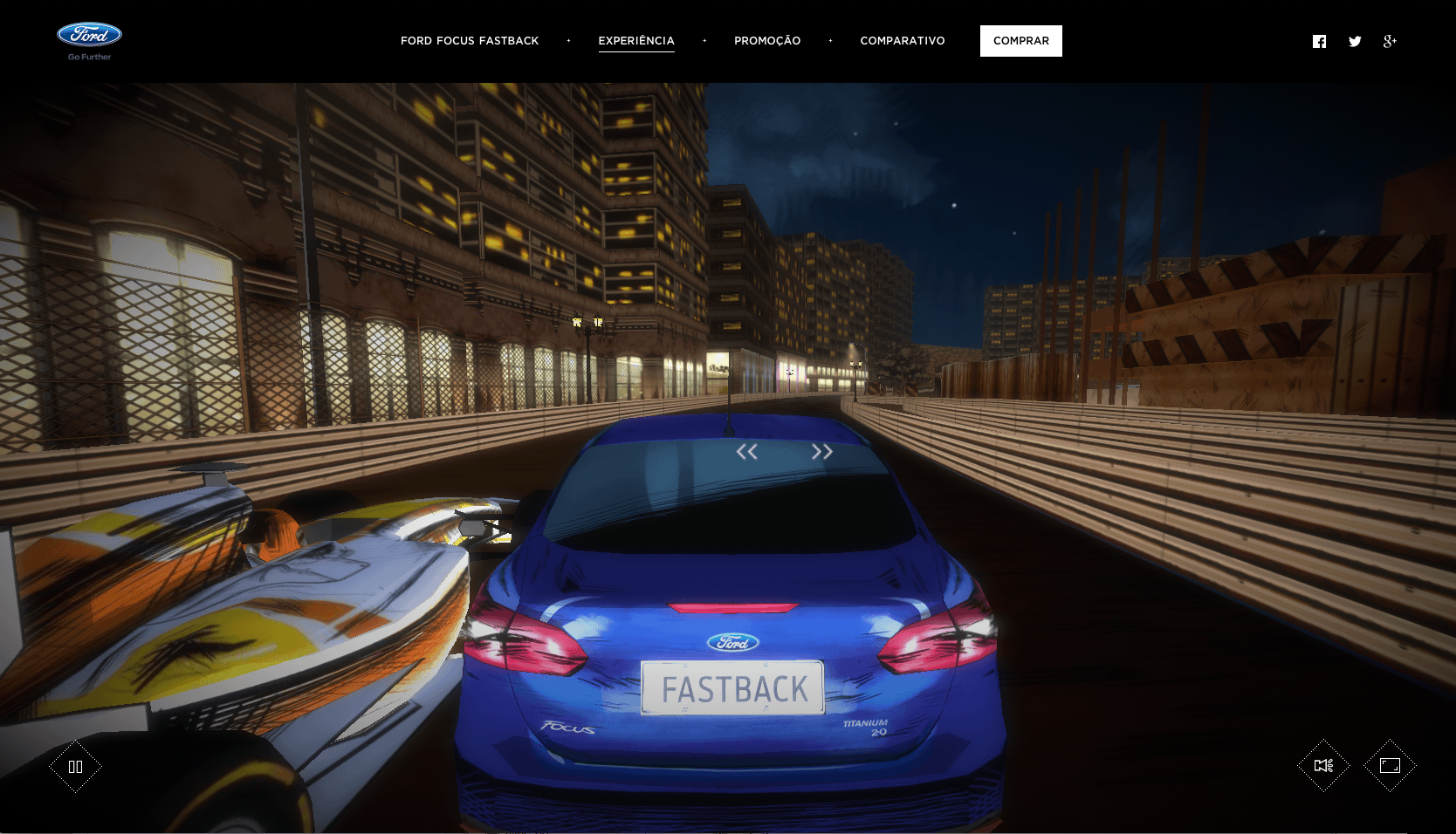1456x834 pixels.
Task: Click the COMPRAR button
Action: [x=1020, y=40]
